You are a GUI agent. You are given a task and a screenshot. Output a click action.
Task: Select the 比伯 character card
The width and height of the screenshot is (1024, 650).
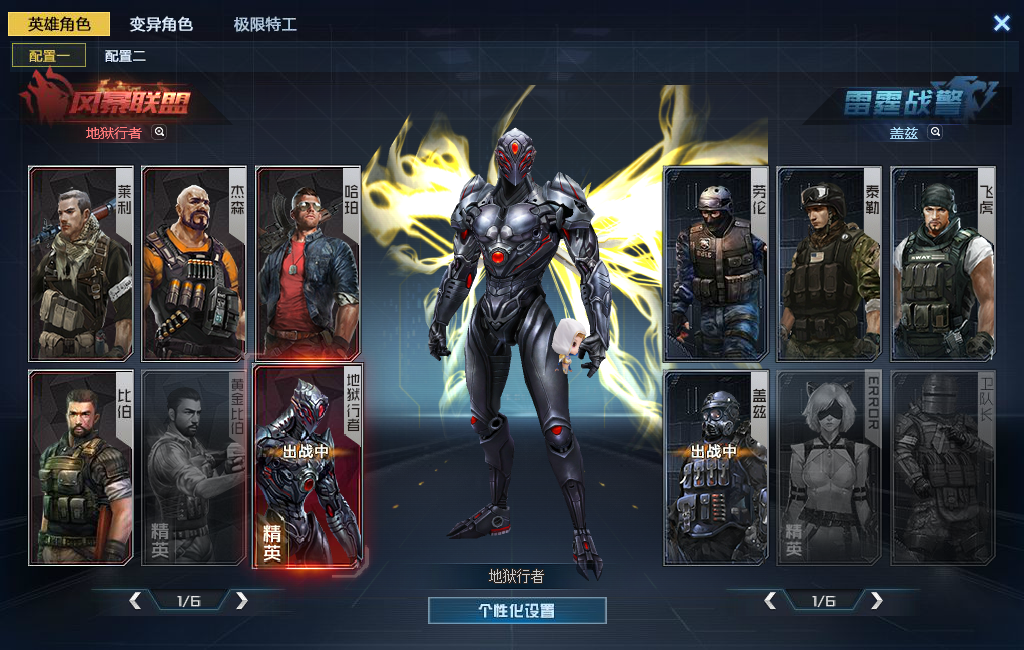[81, 468]
